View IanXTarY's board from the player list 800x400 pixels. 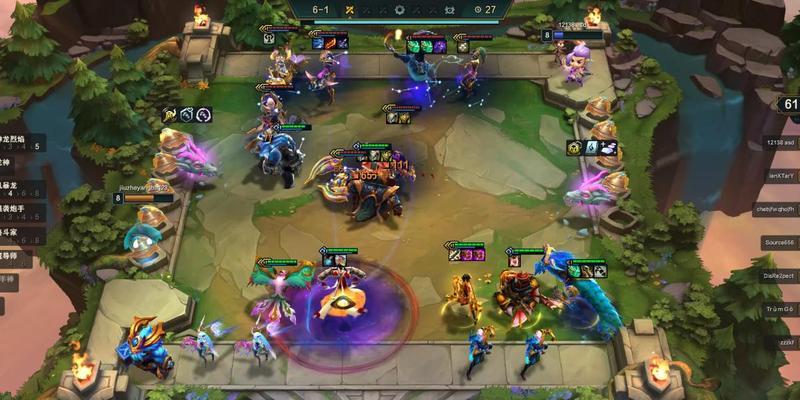coord(780,176)
